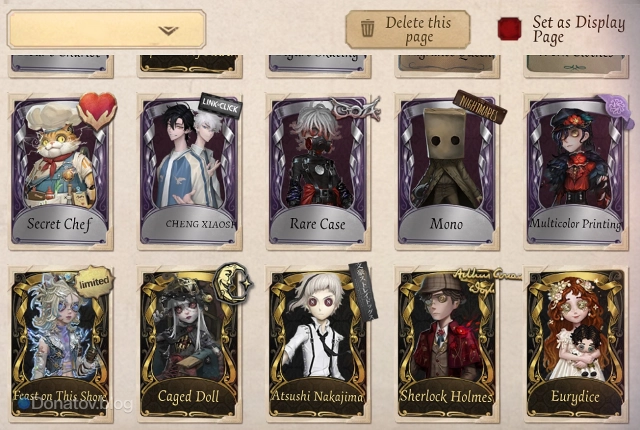The image size is (640, 430).
Task: Pick the Mono costume card
Action: coord(447,170)
